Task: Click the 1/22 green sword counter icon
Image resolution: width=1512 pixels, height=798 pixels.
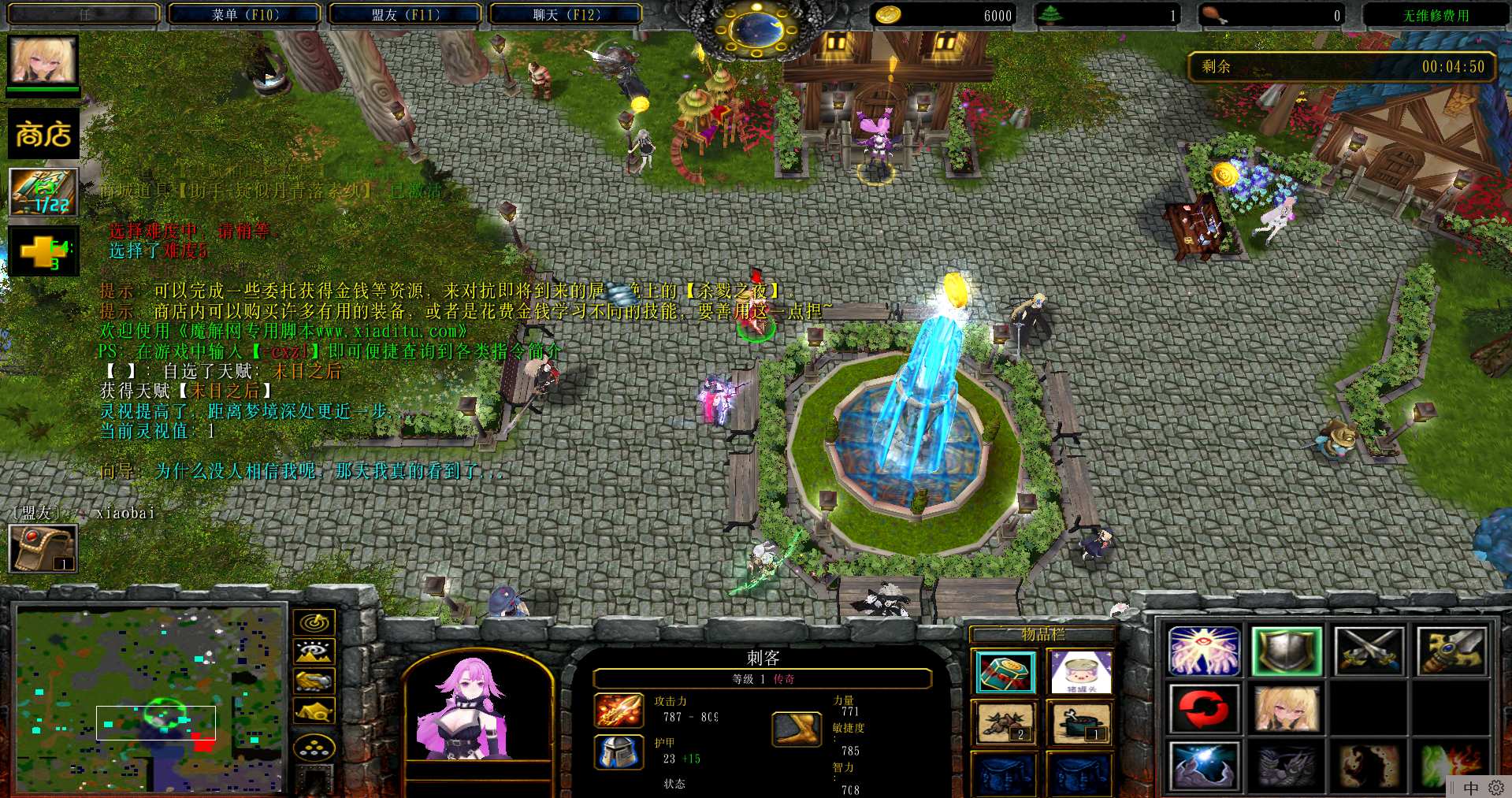Action: (x=43, y=192)
